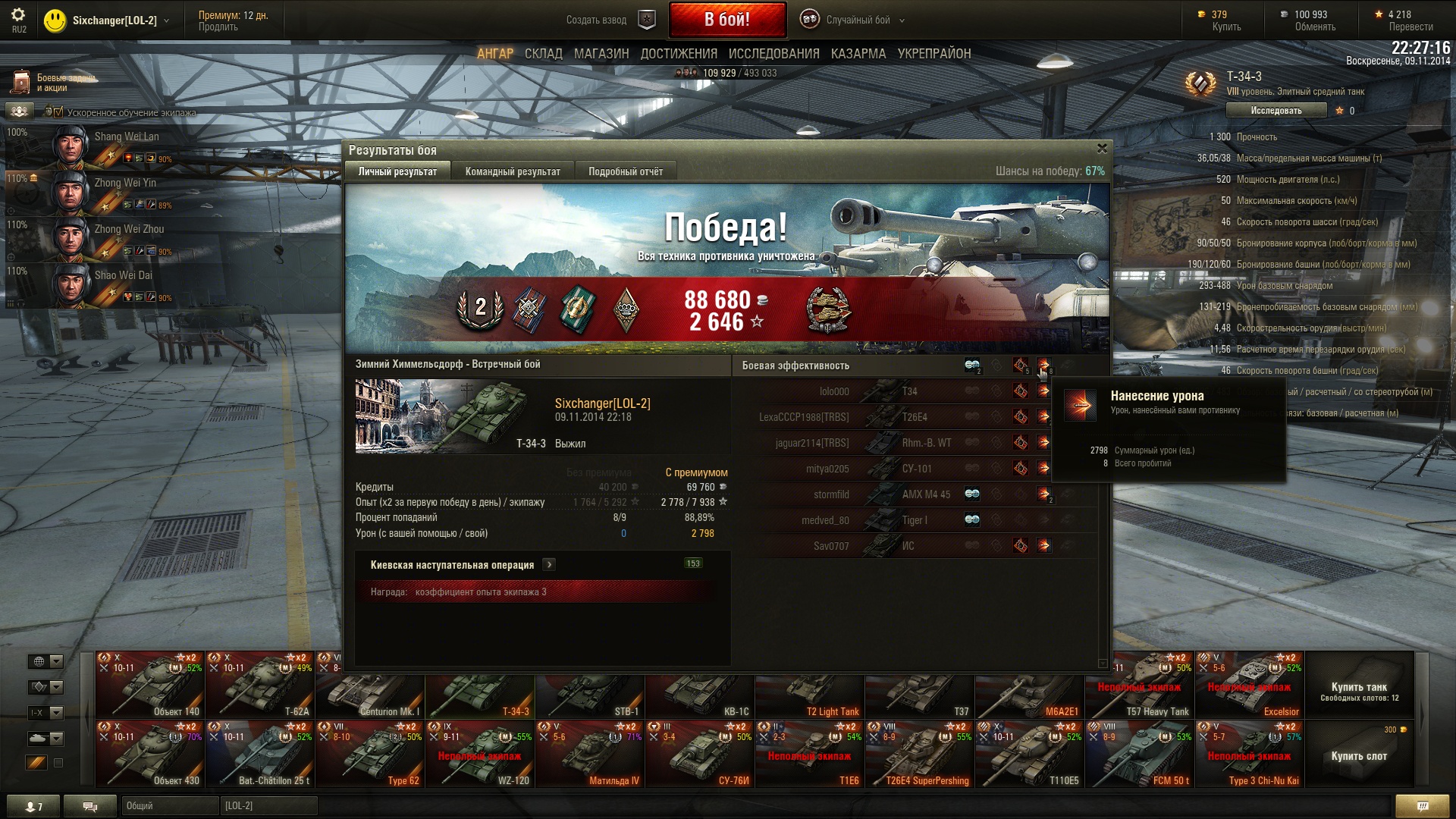Click the Исследовать button for T-34-3

click(x=1276, y=111)
